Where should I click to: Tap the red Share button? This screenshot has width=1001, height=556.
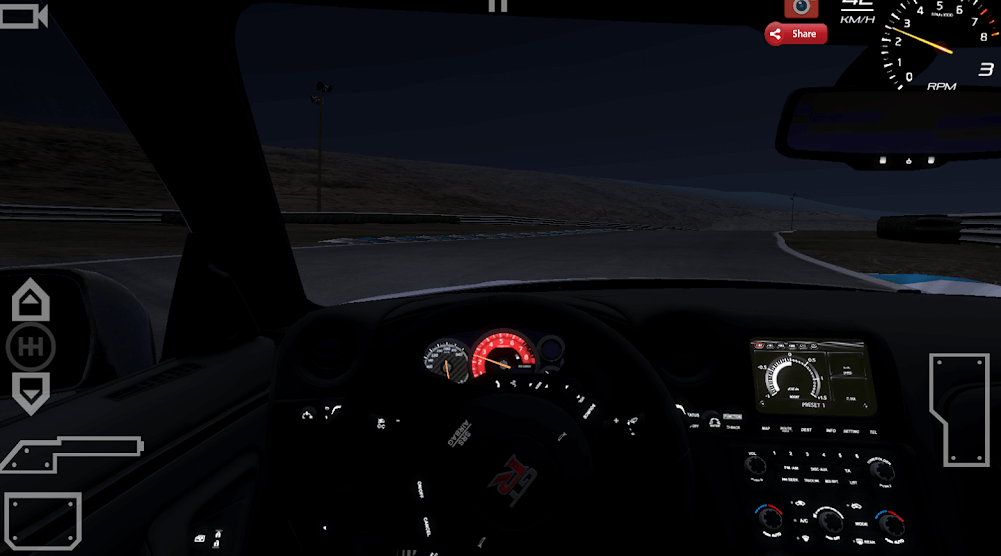pyautogui.click(x=796, y=34)
